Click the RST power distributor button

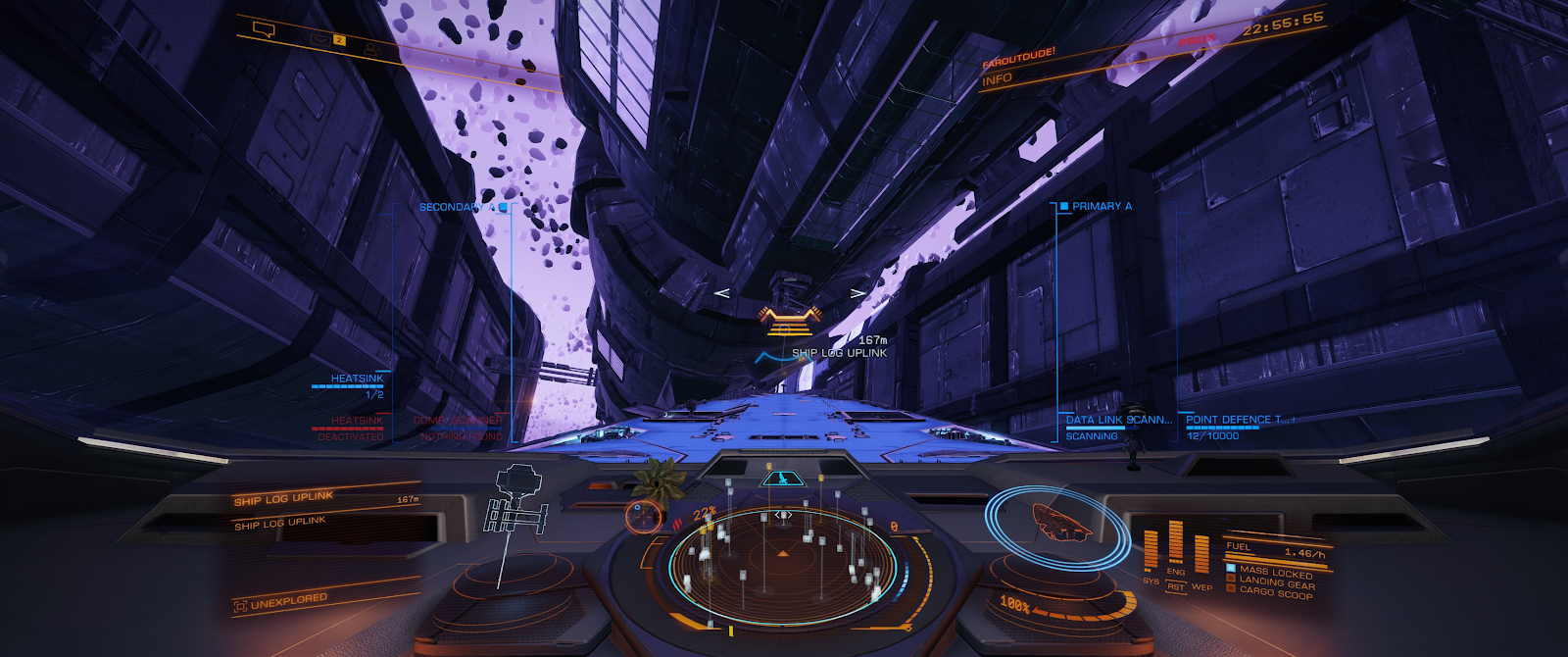pos(1176,586)
